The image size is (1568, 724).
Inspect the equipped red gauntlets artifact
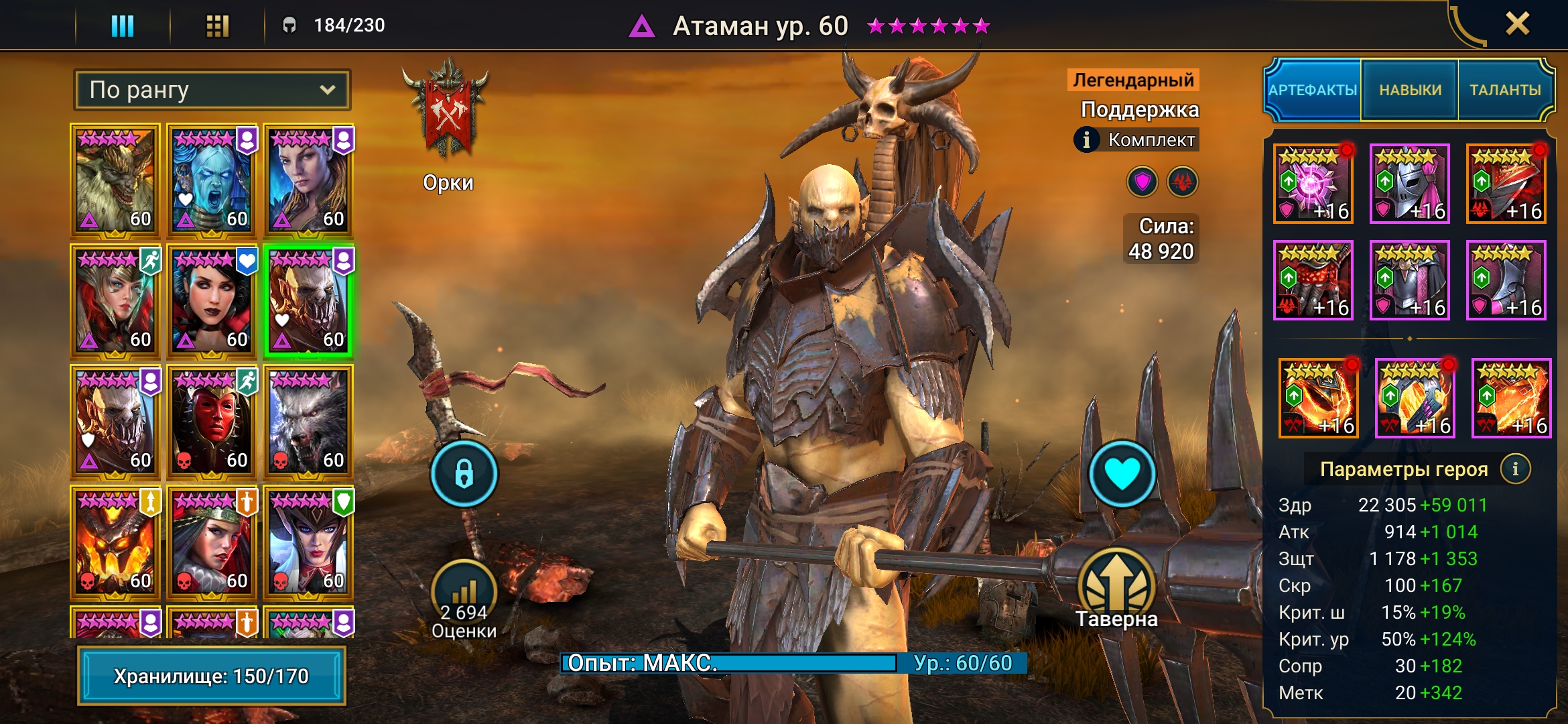coord(1313,280)
